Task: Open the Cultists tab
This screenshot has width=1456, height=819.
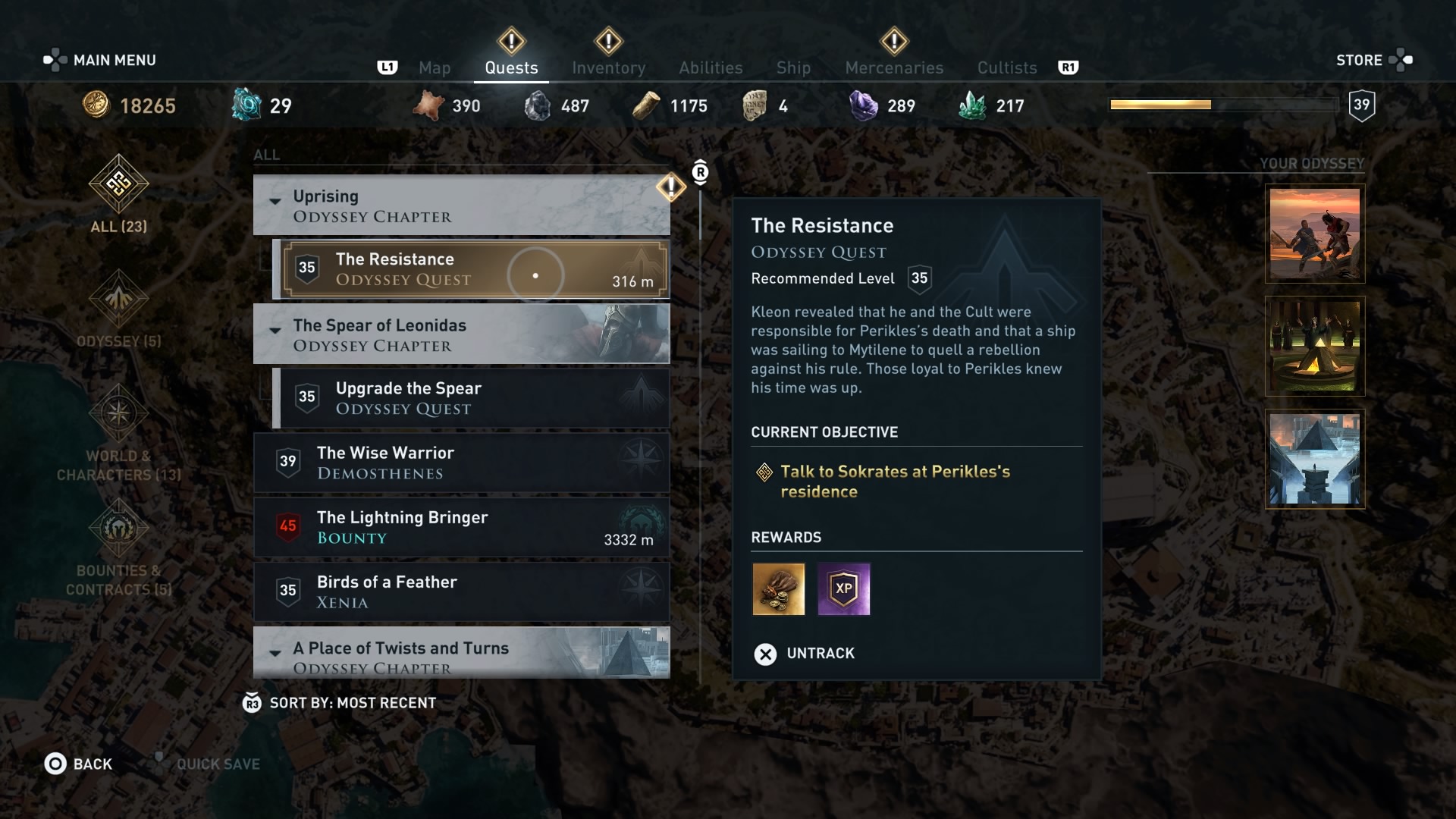Action: coord(1006,67)
